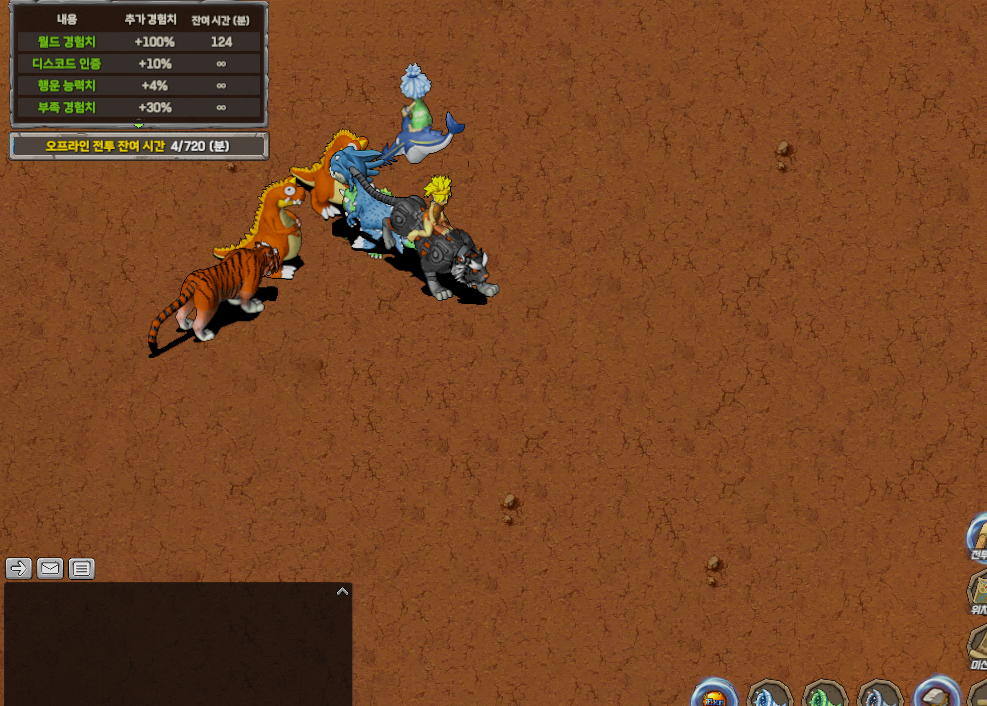Viewport: 987px width, 706px height.
Task: Select the green fish pet icon
Action: [825, 696]
